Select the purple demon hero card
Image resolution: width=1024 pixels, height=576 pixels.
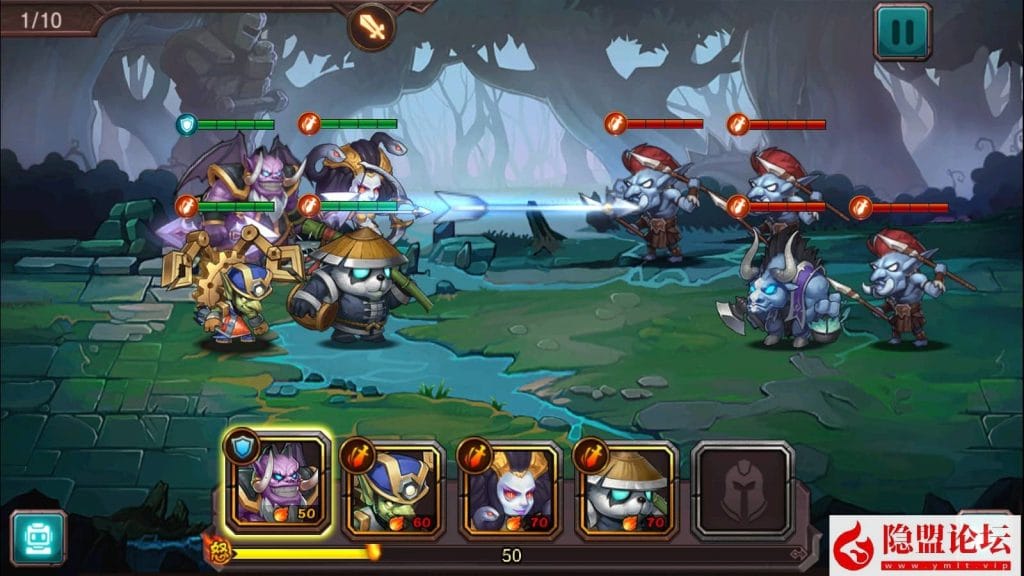click(x=277, y=486)
